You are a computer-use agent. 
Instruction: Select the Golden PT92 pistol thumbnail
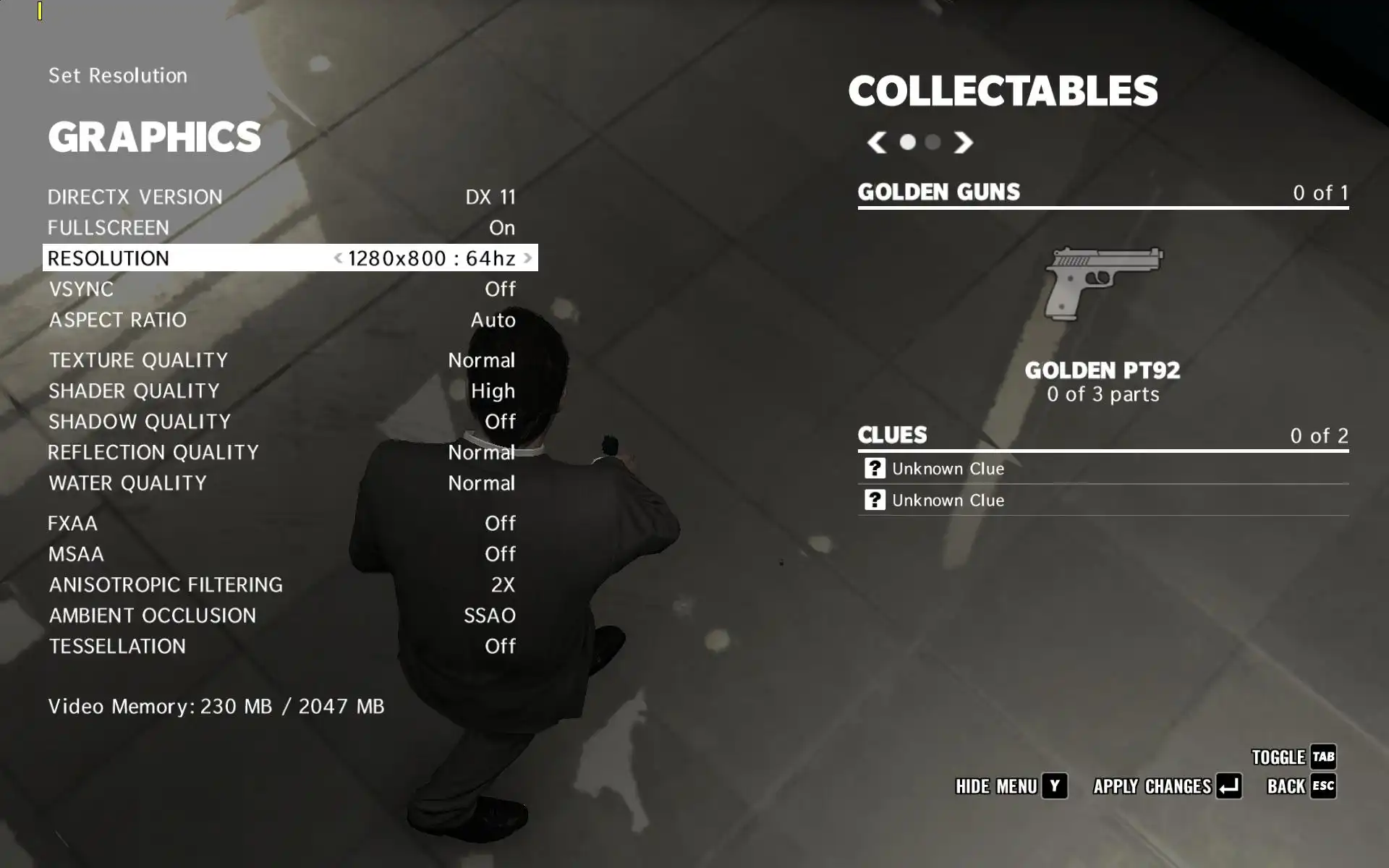click(x=1103, y=283)
